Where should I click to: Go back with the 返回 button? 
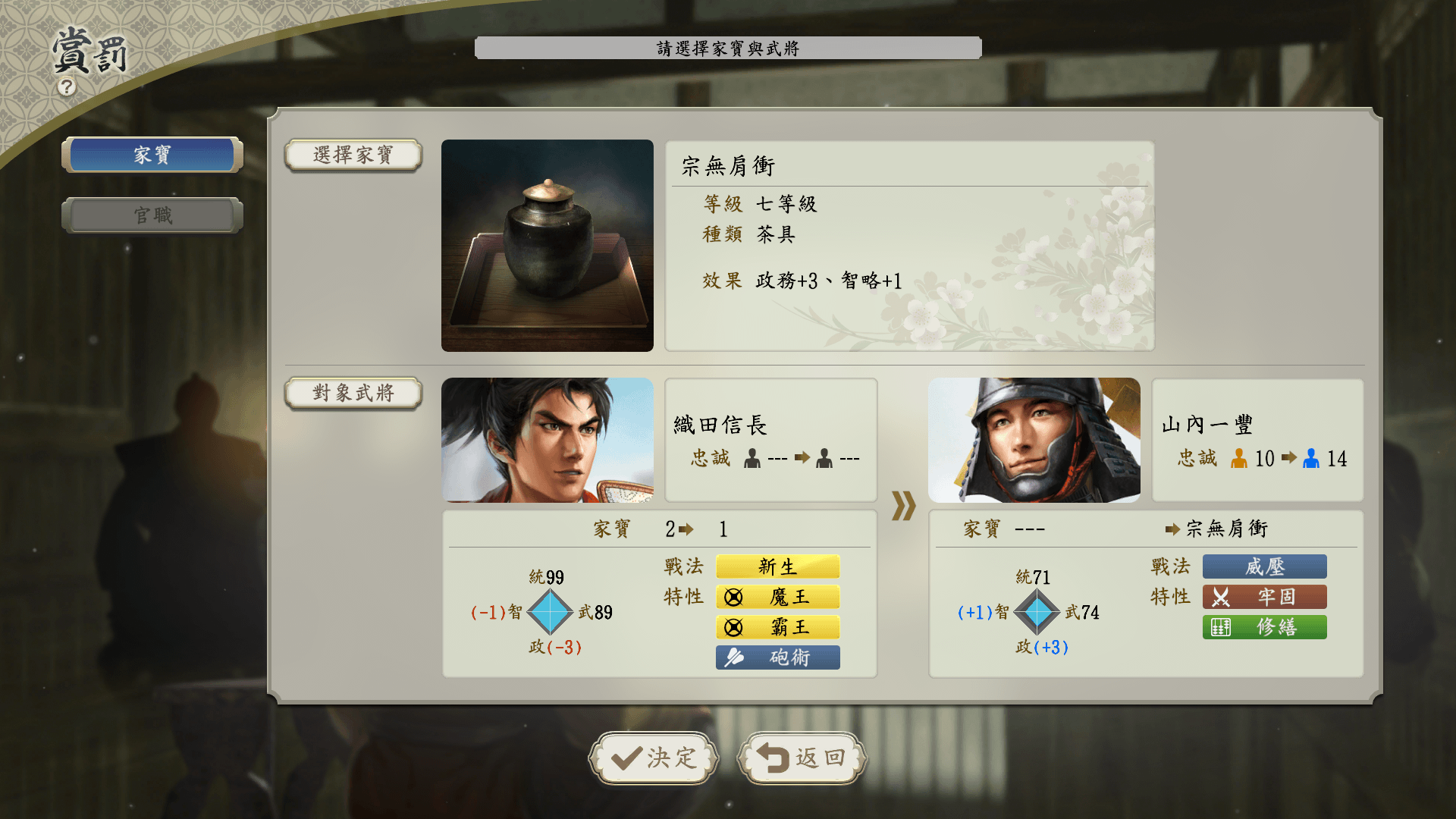802,758
